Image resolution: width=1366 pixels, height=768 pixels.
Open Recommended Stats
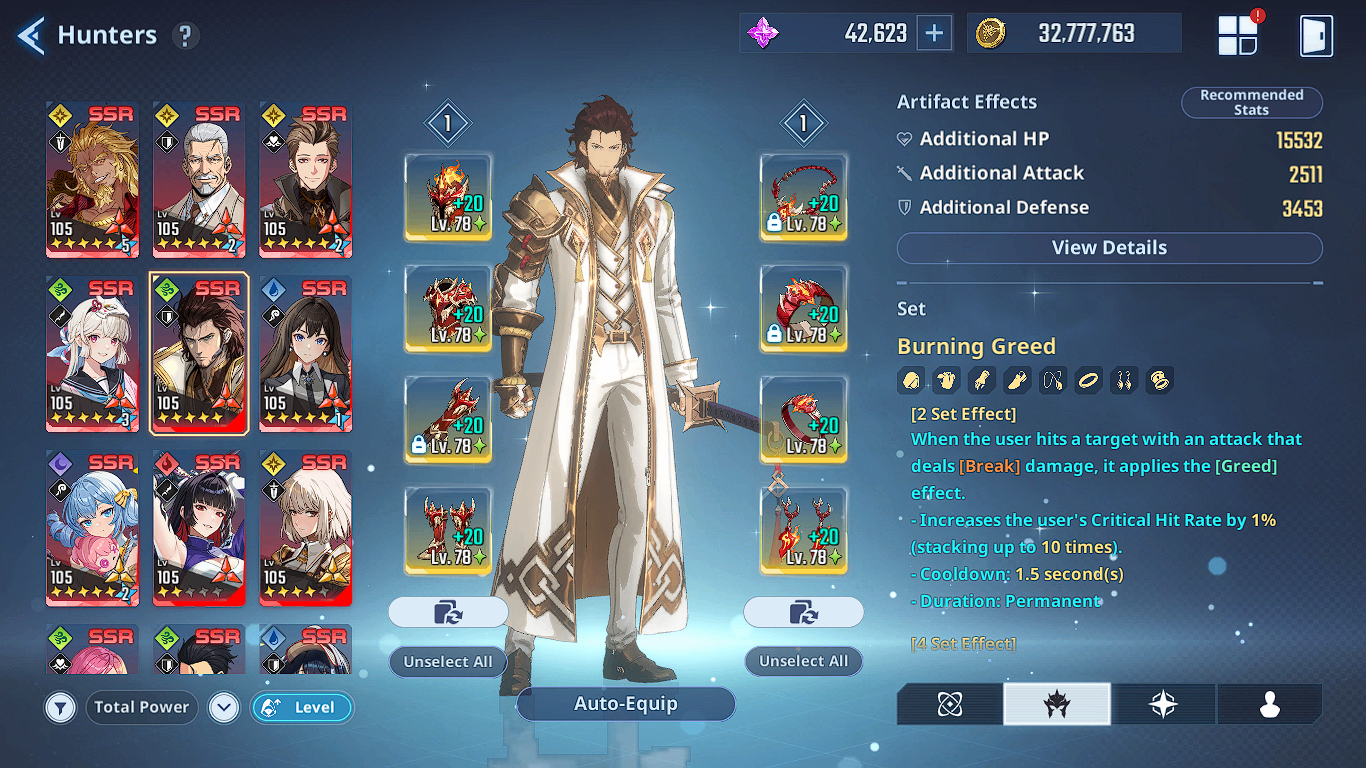coord(1251,102)
